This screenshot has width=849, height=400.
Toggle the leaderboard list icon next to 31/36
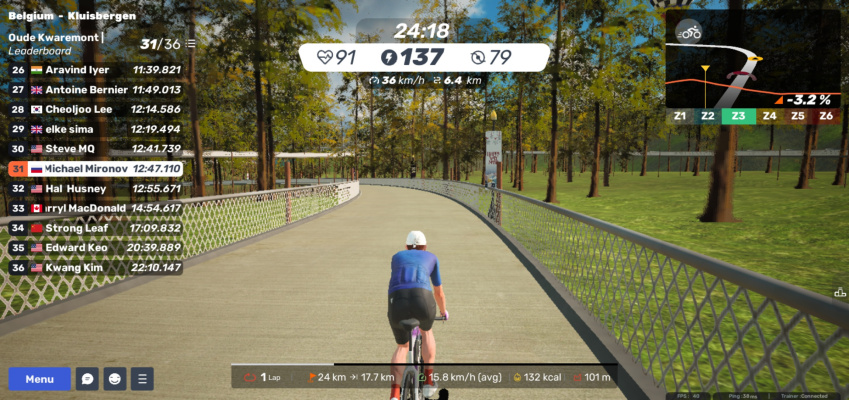[190, 44]
